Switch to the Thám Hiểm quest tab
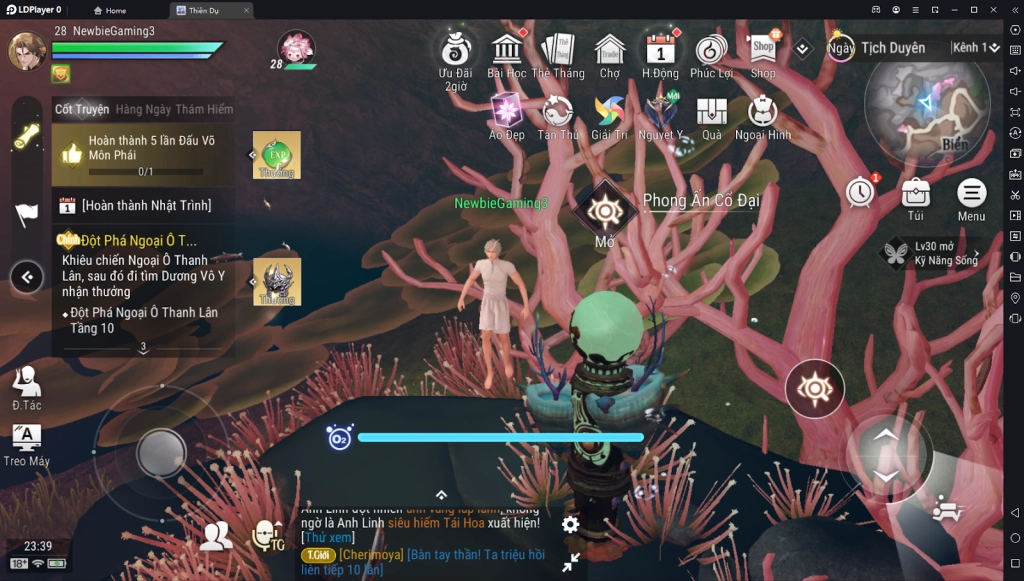This screenshot has height=581, width=1024. point(204,110)
